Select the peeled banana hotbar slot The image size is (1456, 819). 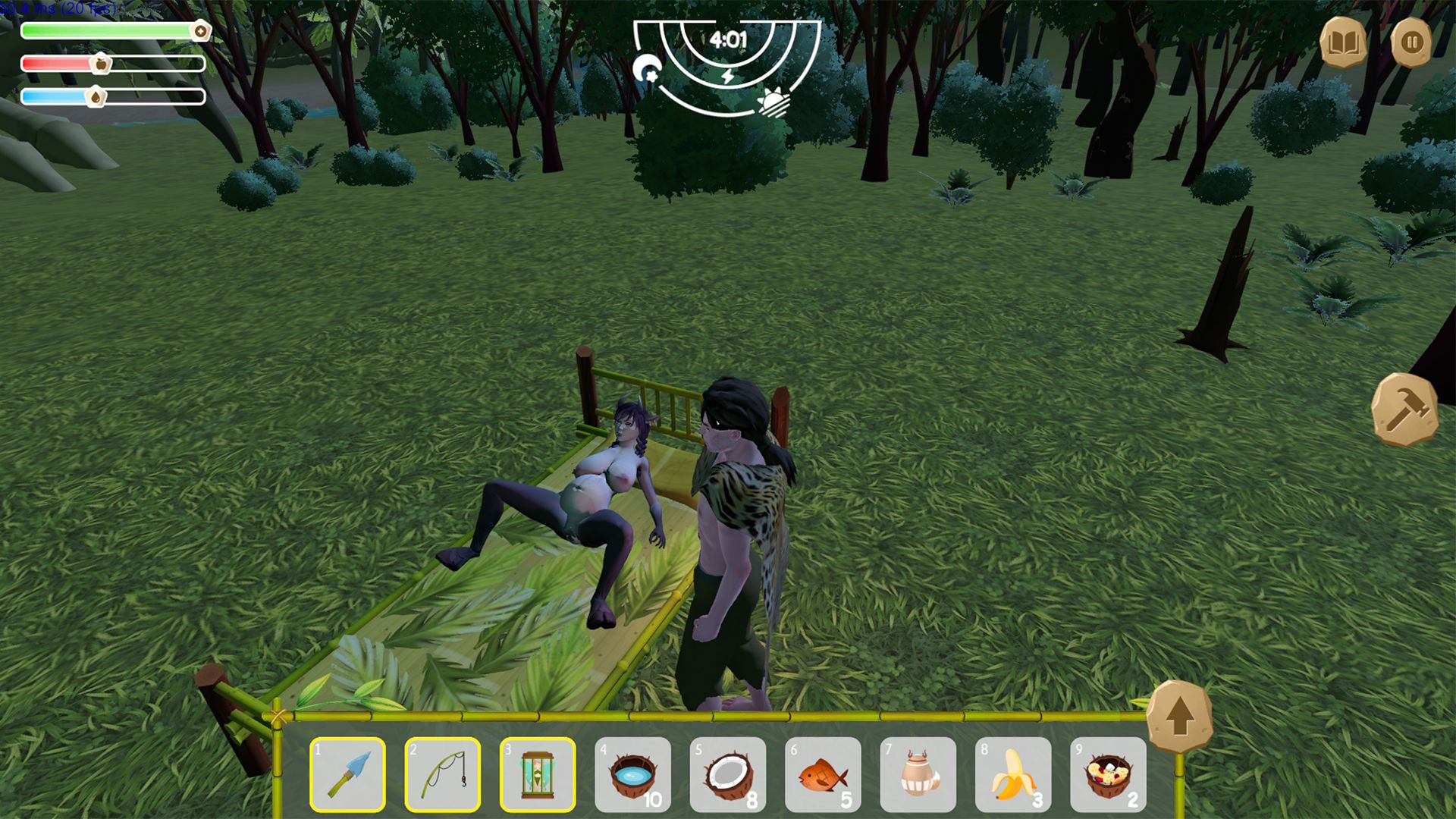1013,774
